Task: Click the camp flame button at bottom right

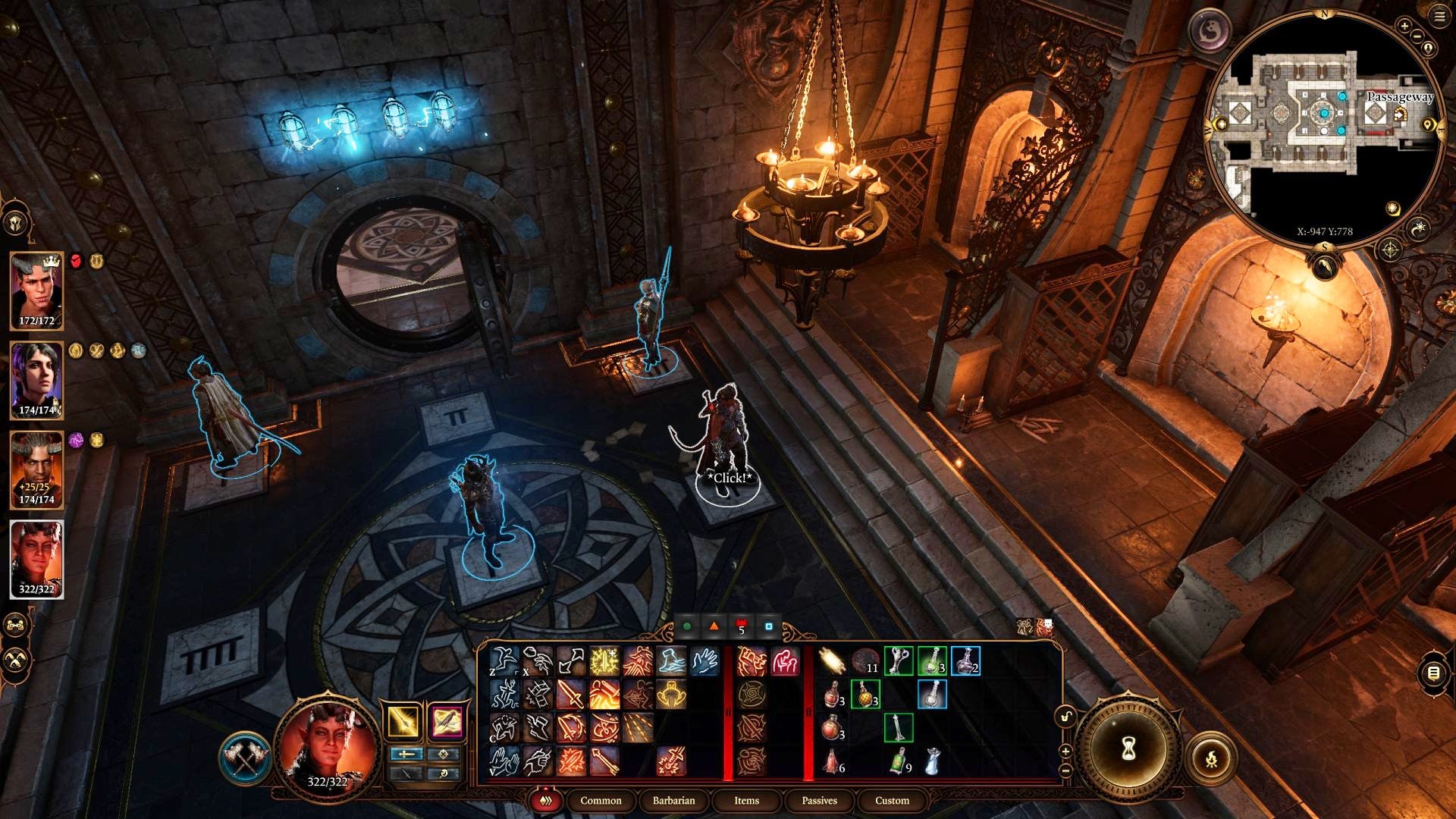Action: click(x=1212, y=759)
